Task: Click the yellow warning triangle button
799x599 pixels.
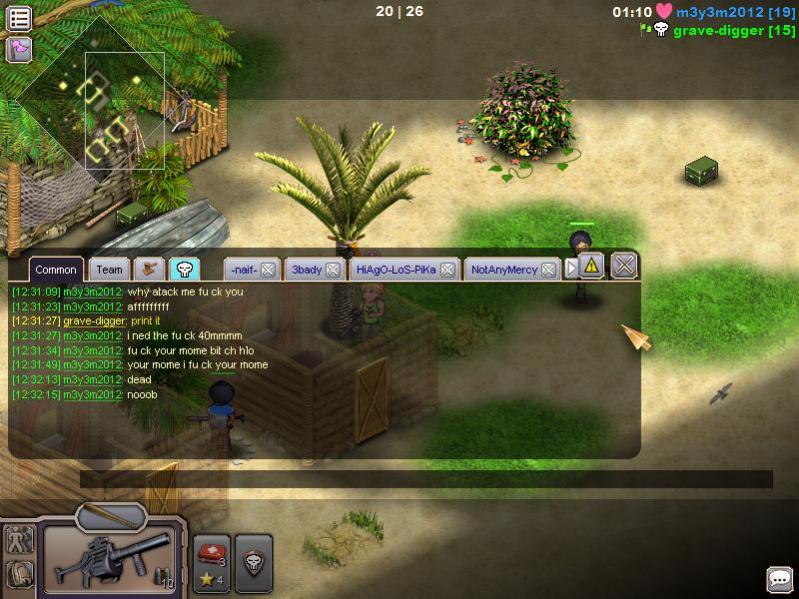Action: coord(591,266)
